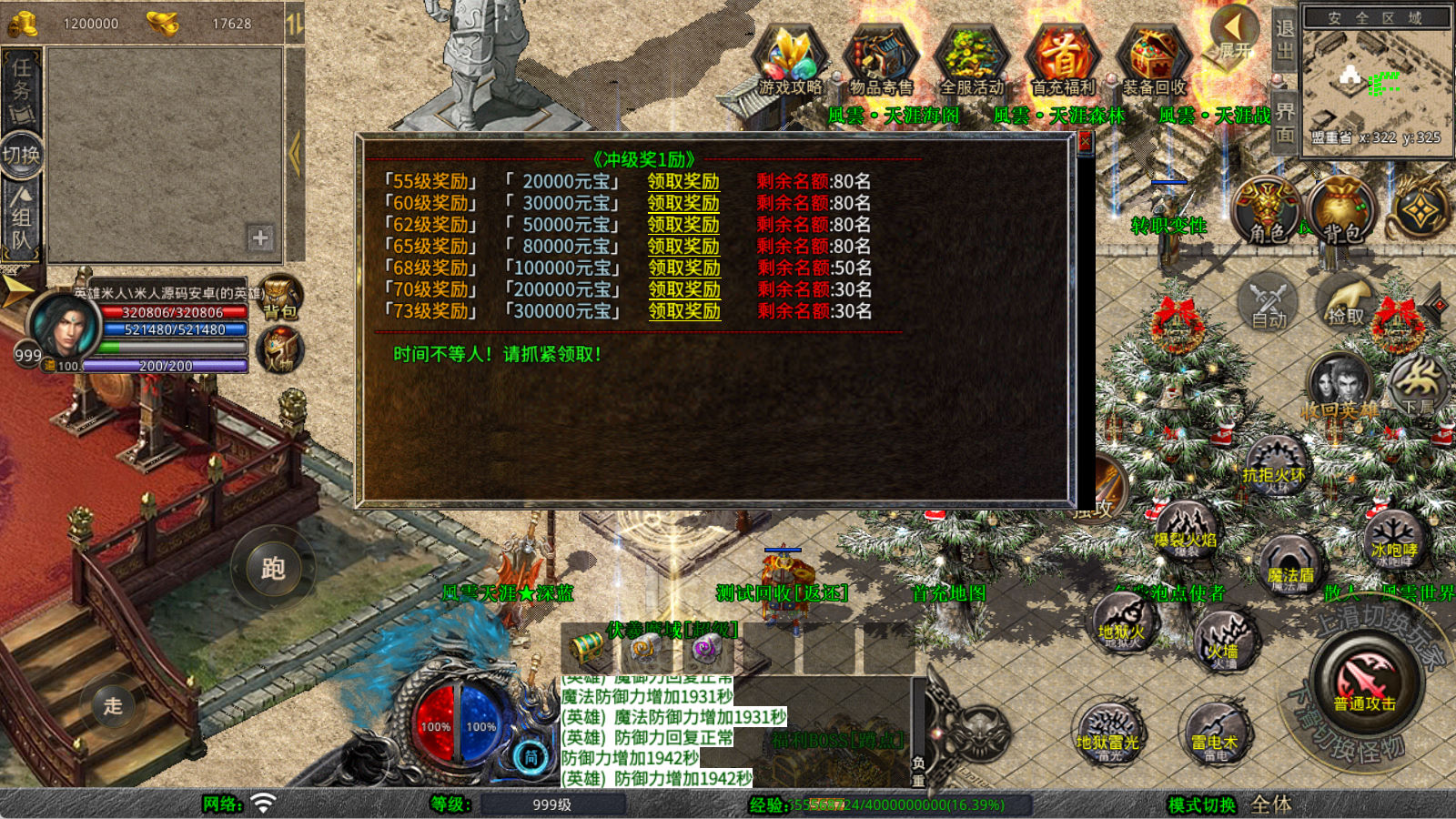Claim the 73级奖励 reward link
Image resolution: width=1456 pixels, height=819 pixels.
click(x=684, y=311)
